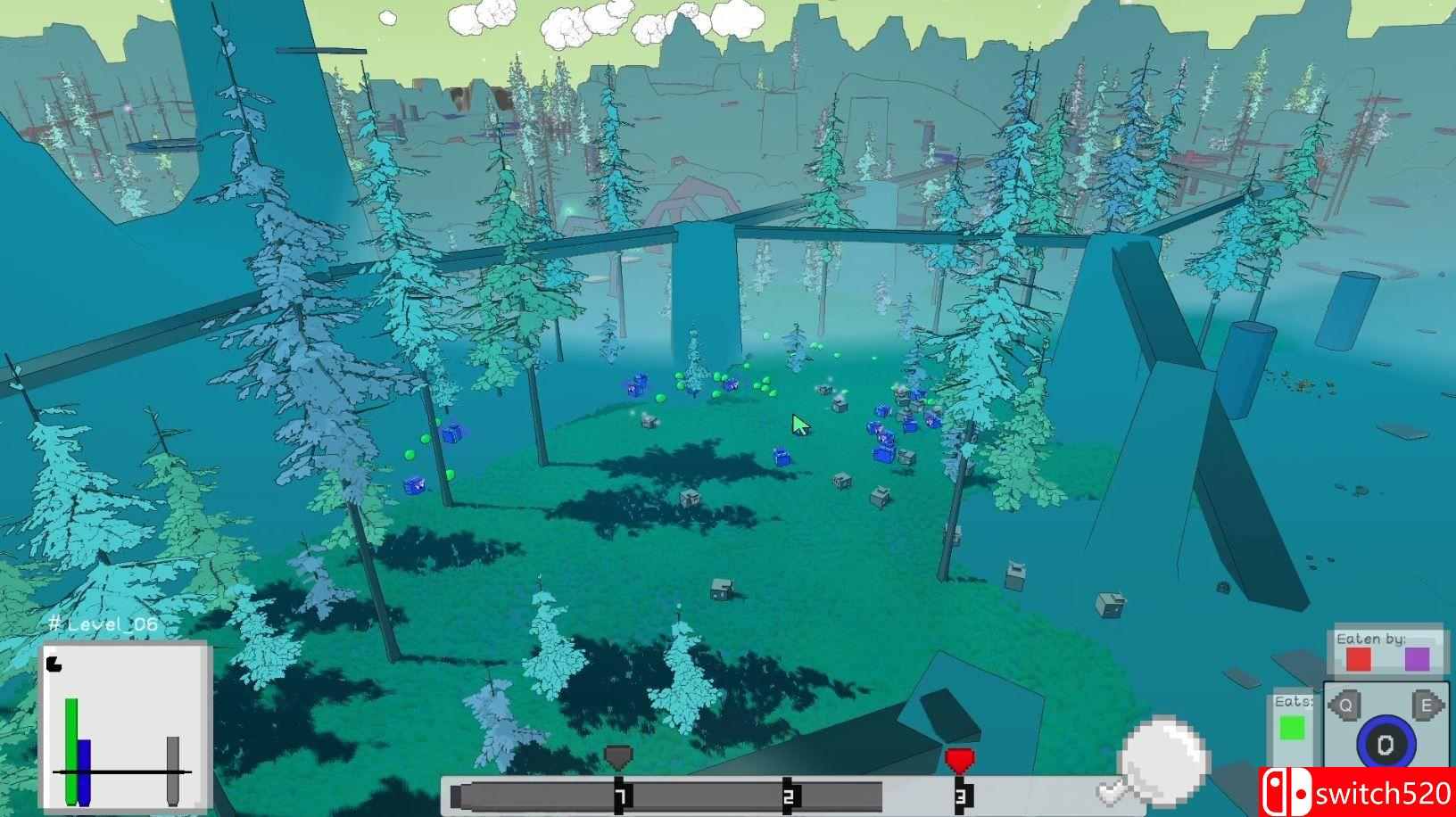1456x817 pixels.
Task: Click the purple predator swatch under Eaten by
Action: click(1419, 660)
